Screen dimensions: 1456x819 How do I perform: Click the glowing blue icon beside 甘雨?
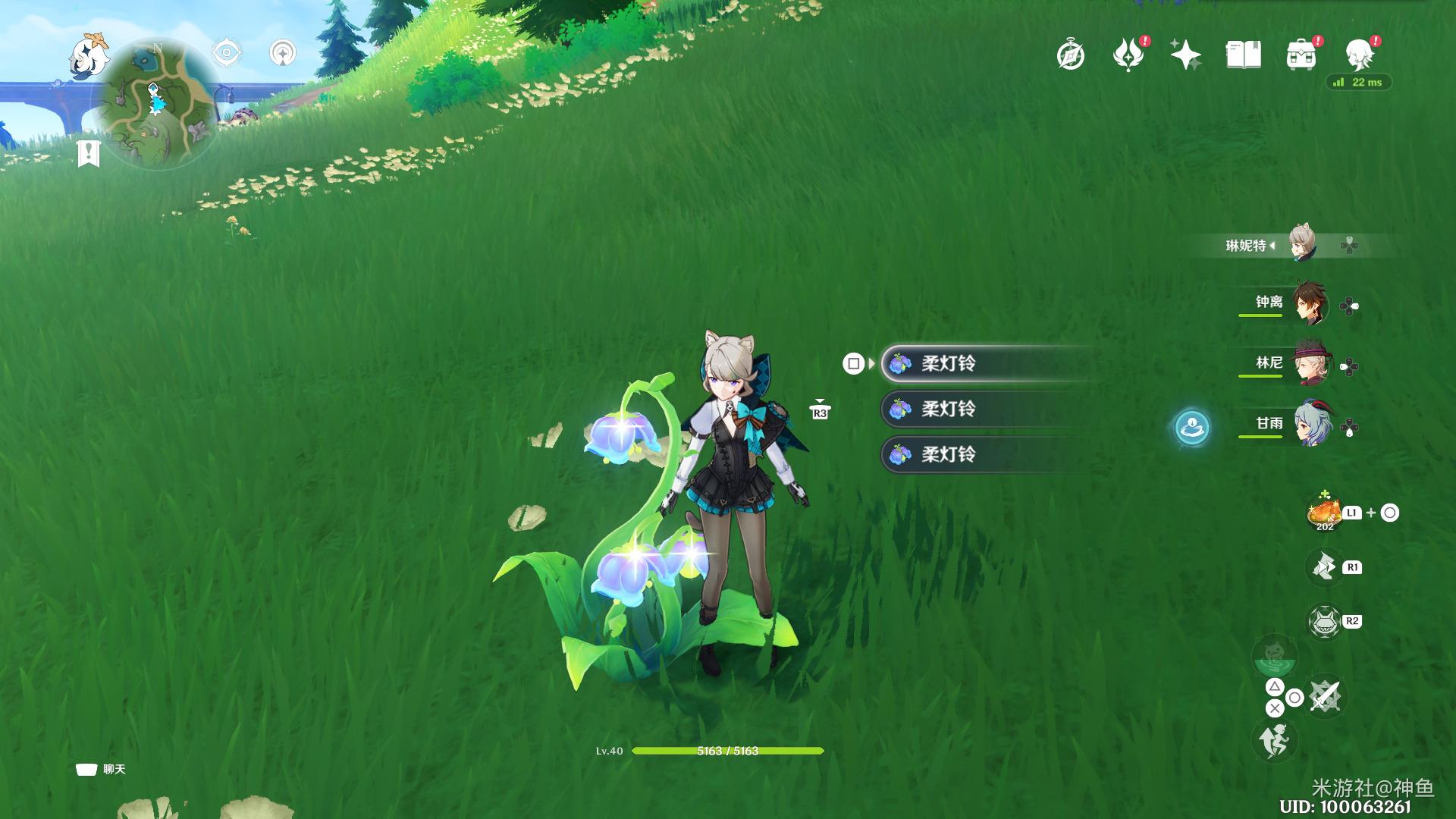pos(1192,427)
